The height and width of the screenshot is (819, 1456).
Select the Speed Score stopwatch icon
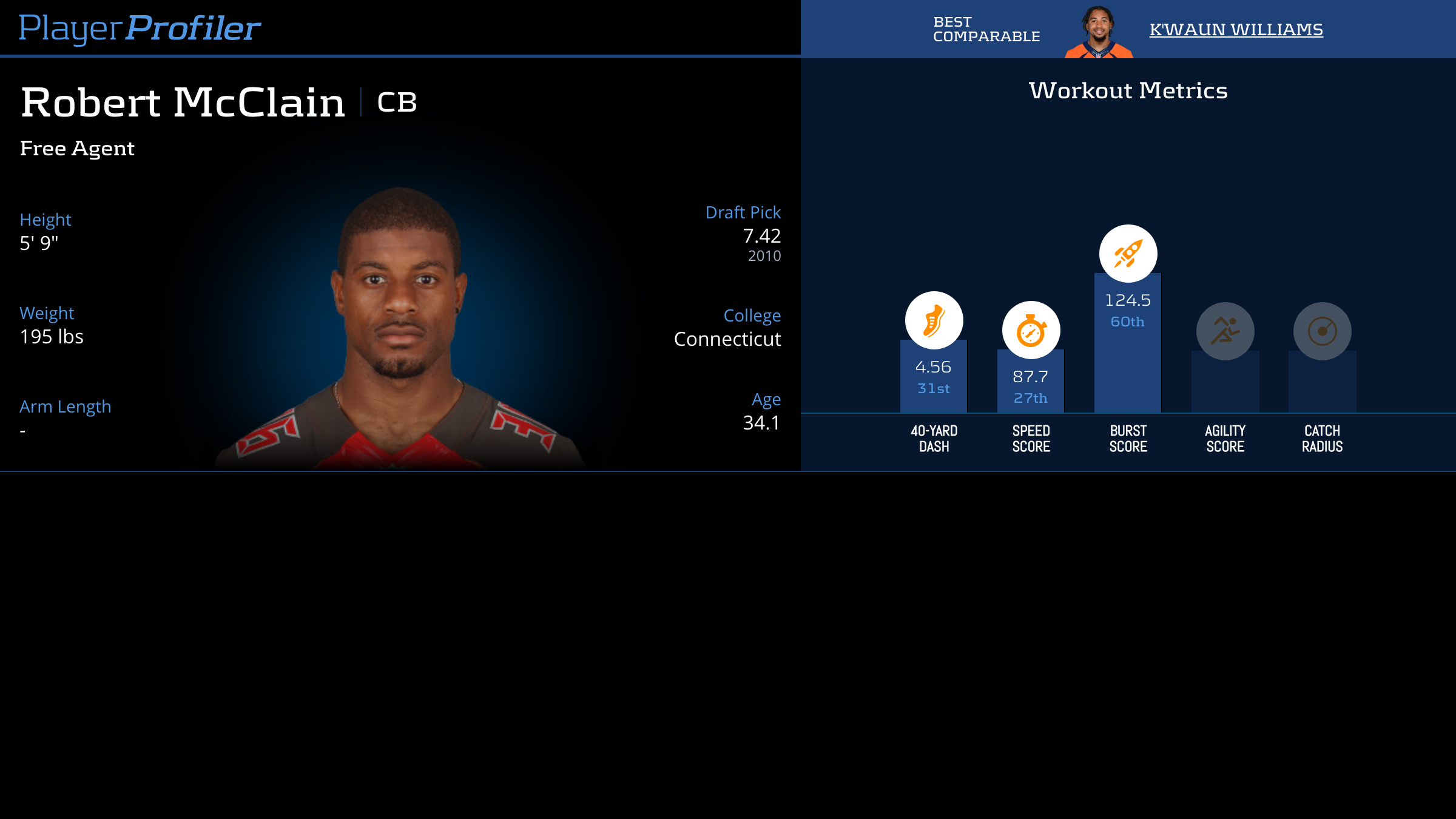pyautogui.click(x=1031, y=330)
